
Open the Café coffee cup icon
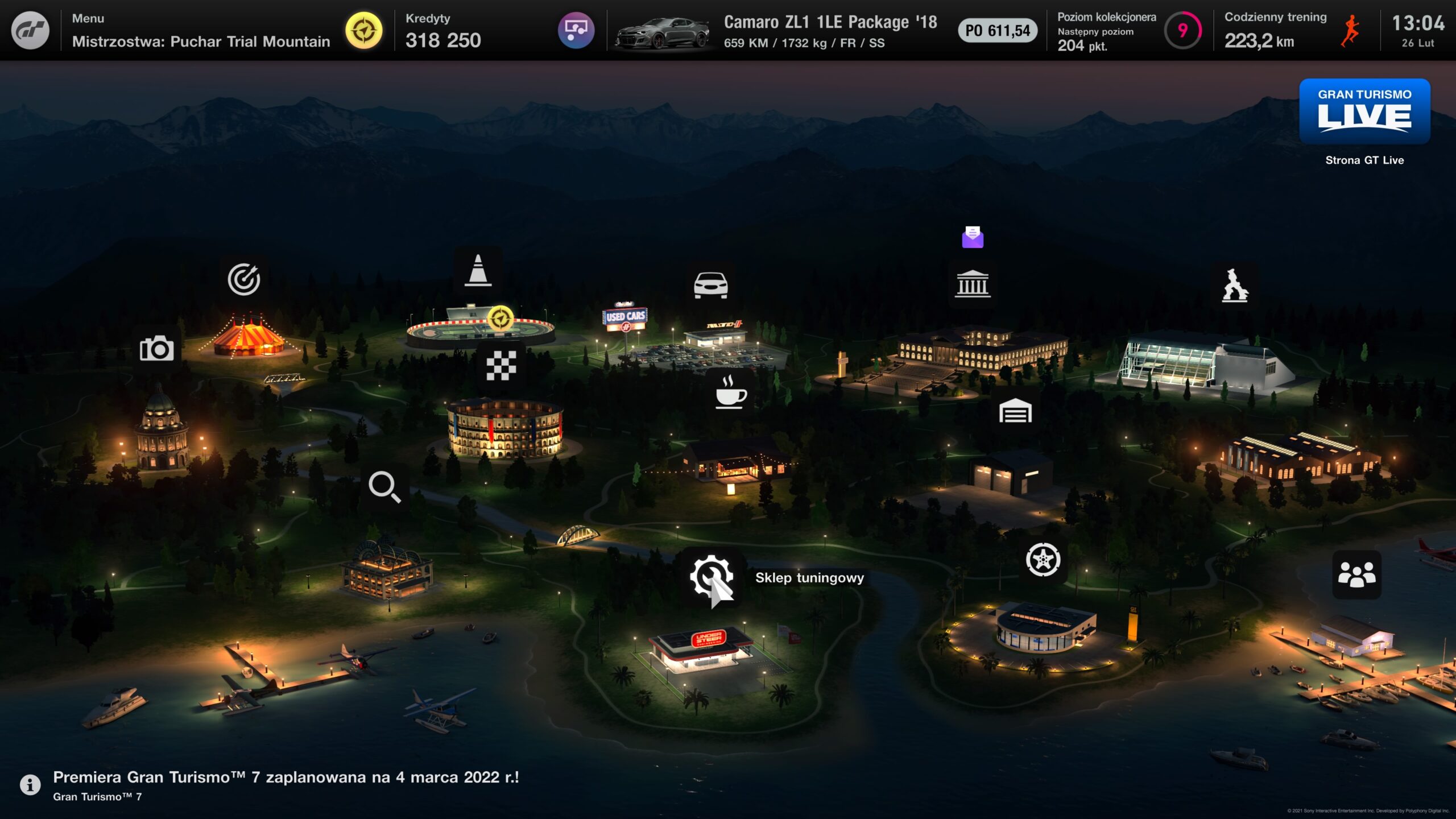pyautogui.click(x=730, y=392)
